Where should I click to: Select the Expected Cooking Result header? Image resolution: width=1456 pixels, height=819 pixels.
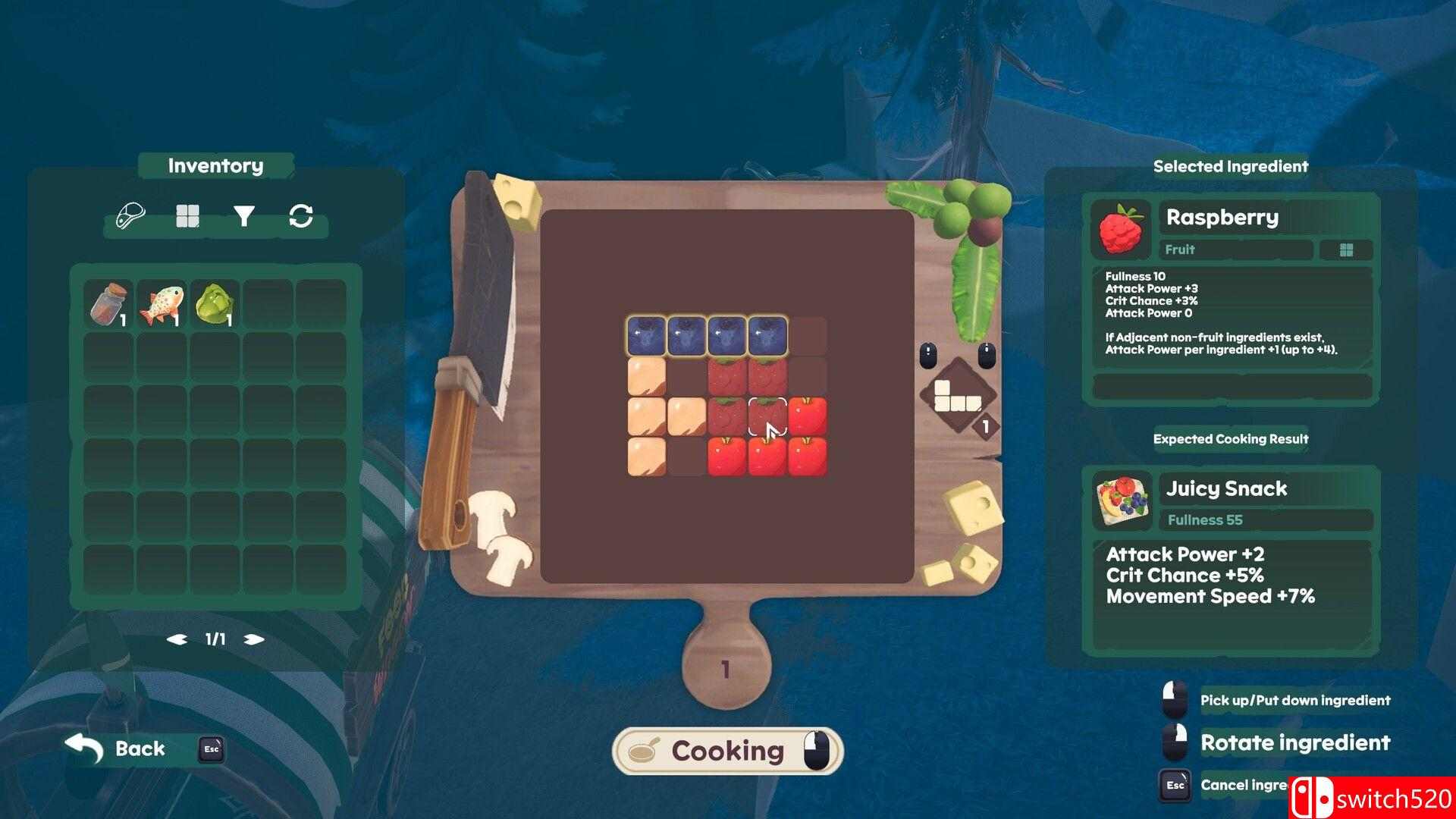1232,438
